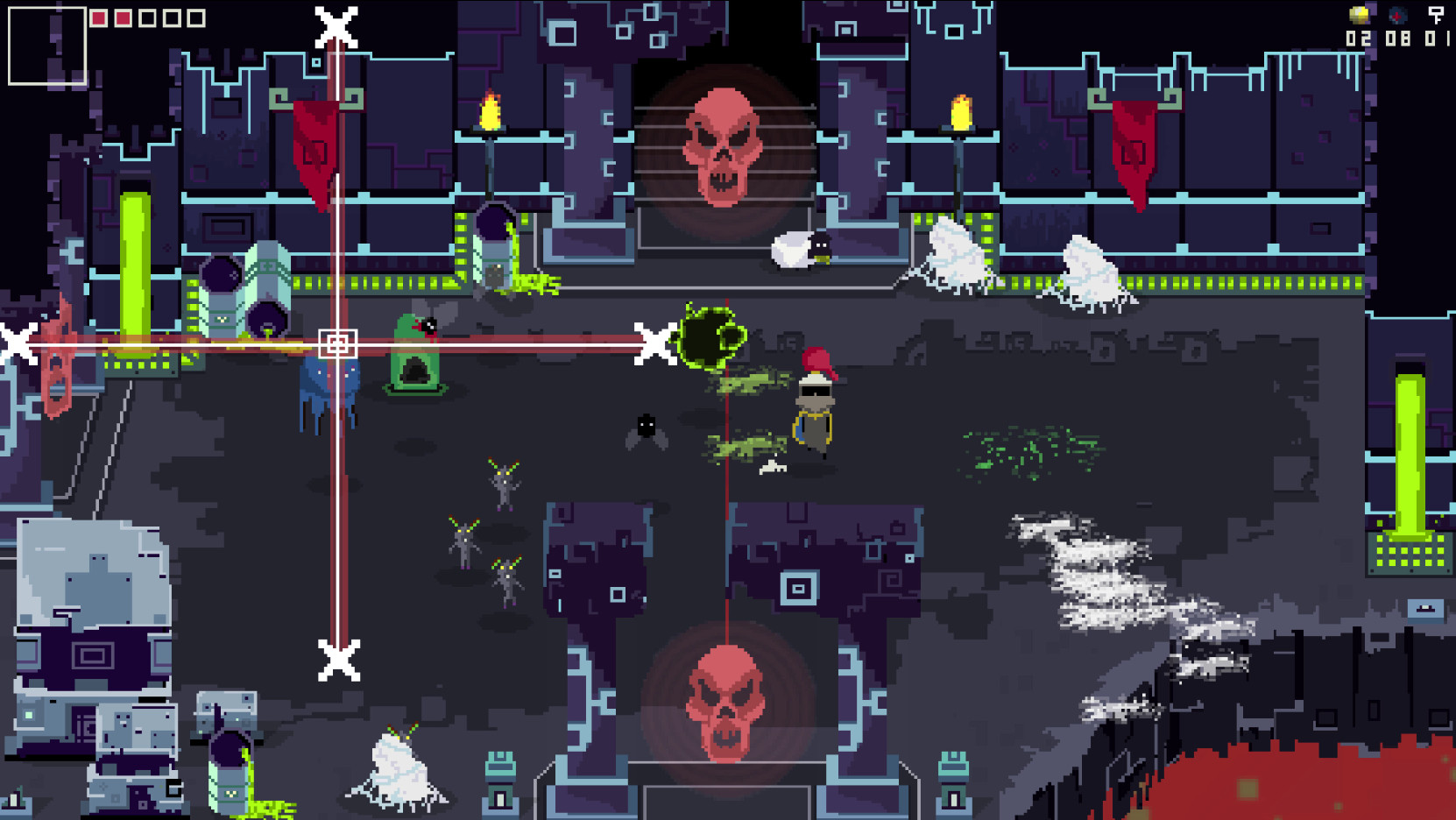Click the knight character with the red helmet

[x=813, y=403]
